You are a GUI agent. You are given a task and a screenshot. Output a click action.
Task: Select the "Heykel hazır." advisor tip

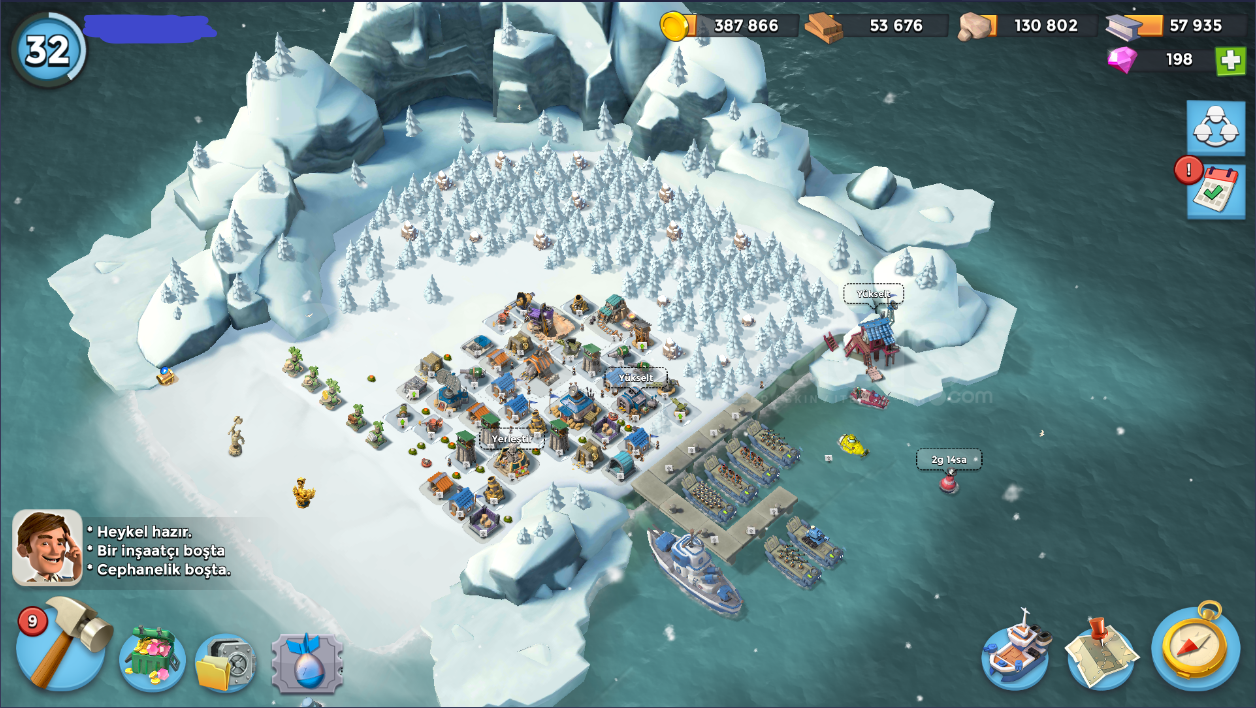click(x=144, y=531)
